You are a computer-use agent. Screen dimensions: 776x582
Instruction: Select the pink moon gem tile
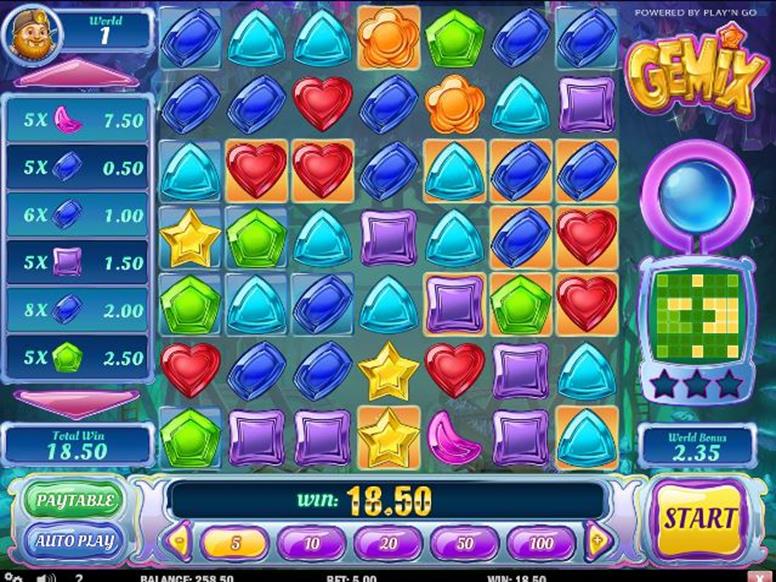click(455, 437)
